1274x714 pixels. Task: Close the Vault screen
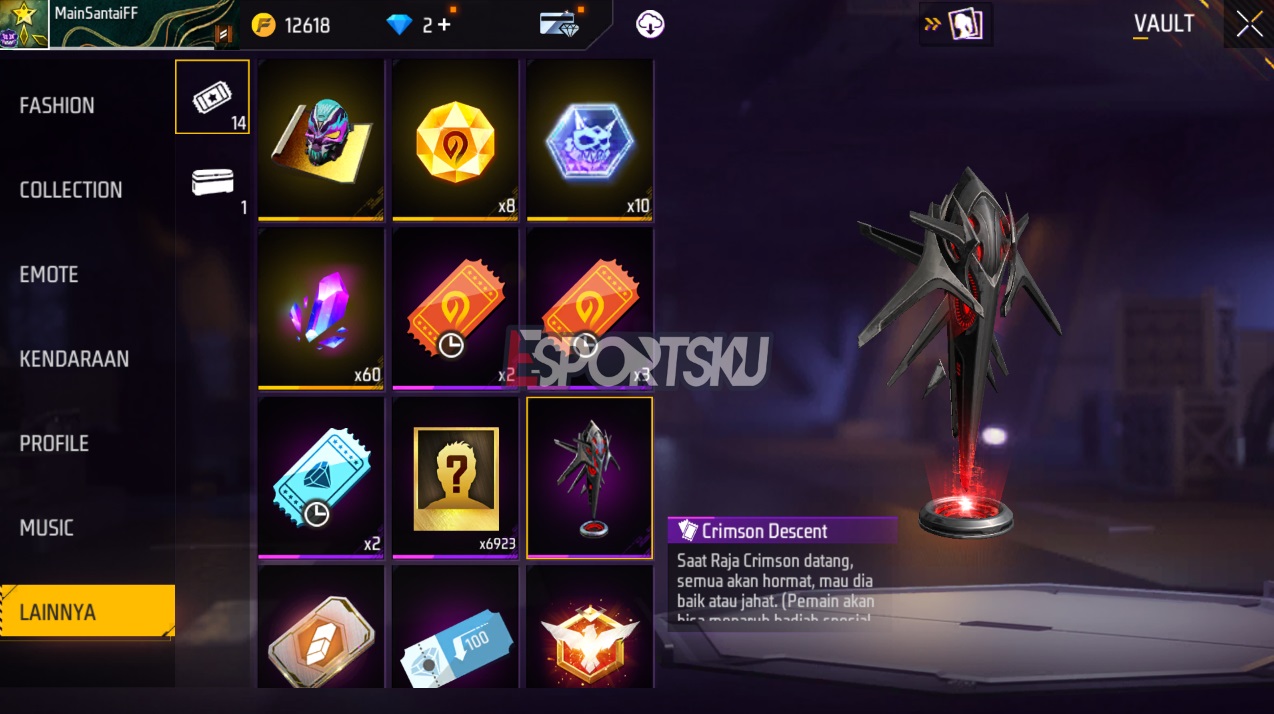tap(1249, 24)
